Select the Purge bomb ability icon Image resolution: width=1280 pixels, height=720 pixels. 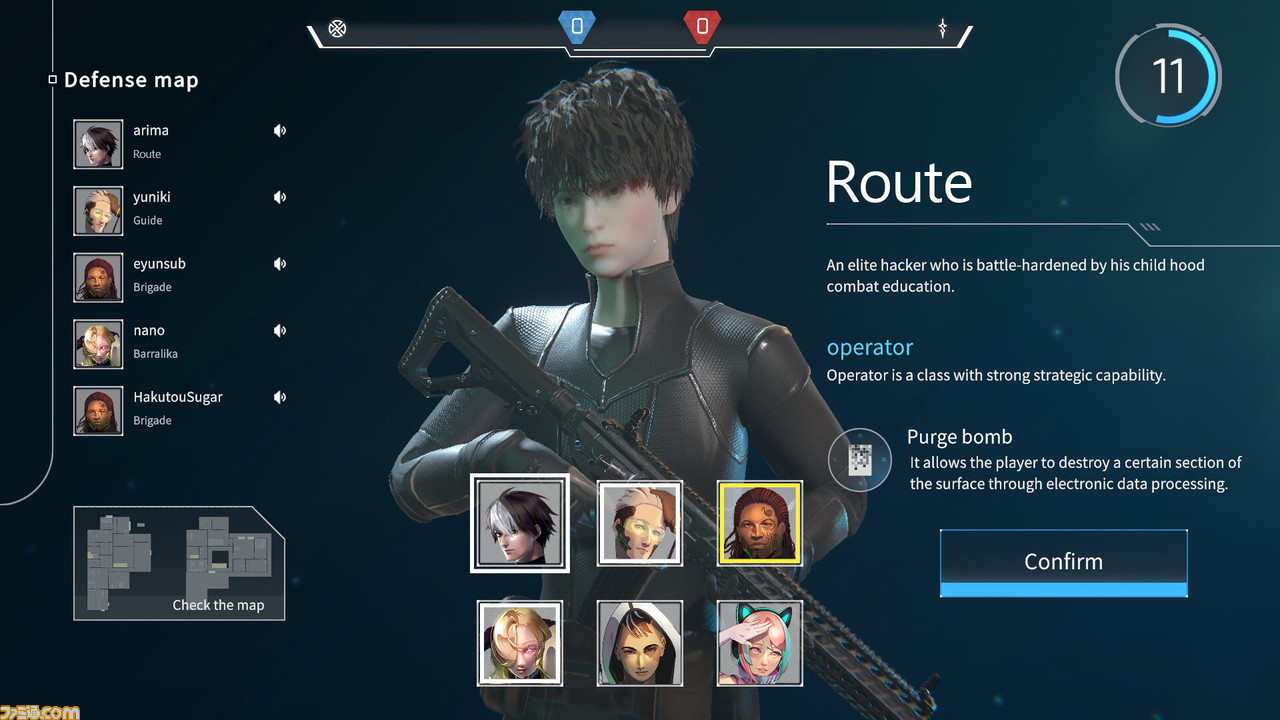(x=860, y=460)
